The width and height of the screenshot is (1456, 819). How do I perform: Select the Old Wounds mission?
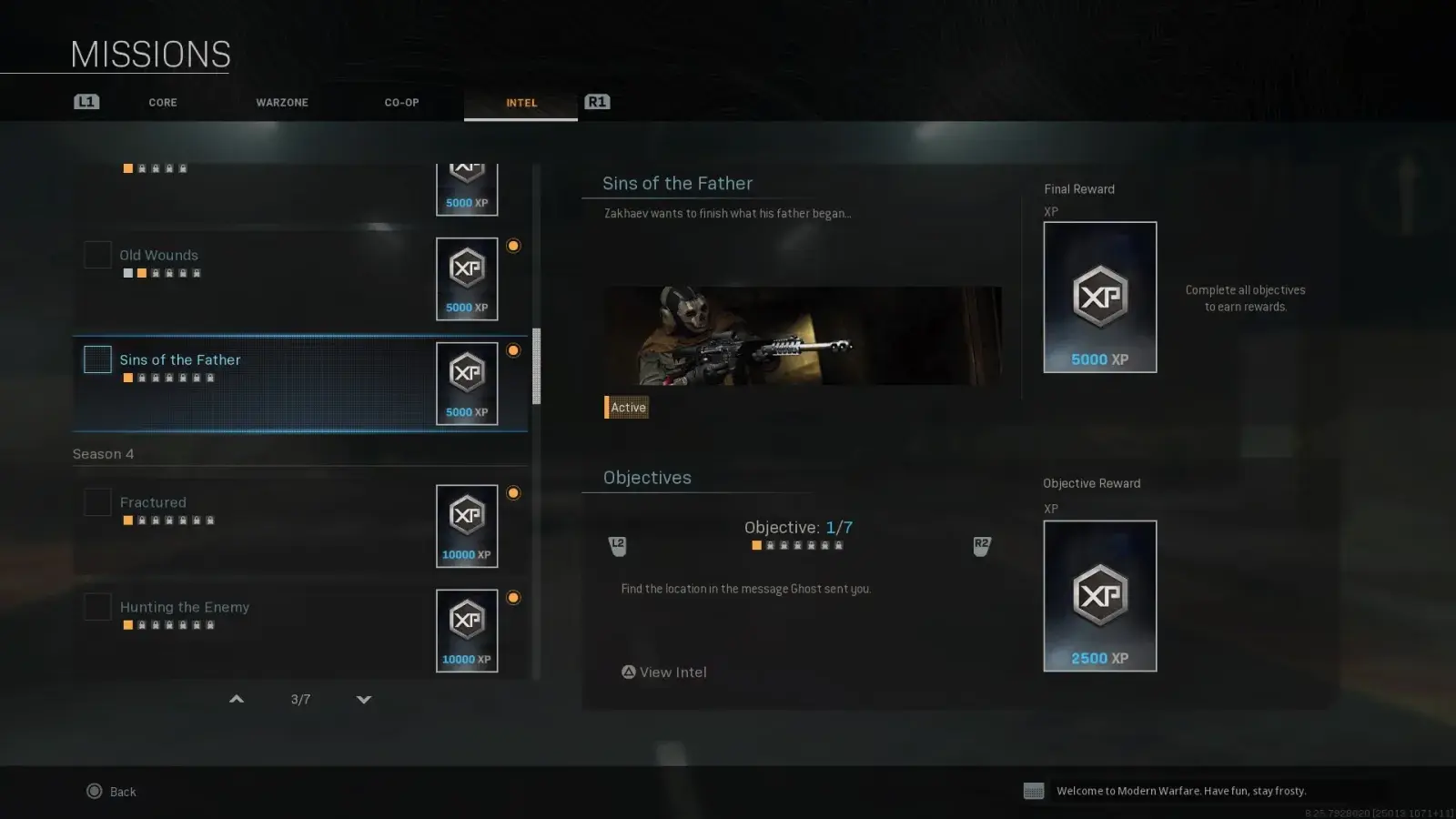point(159,256)
